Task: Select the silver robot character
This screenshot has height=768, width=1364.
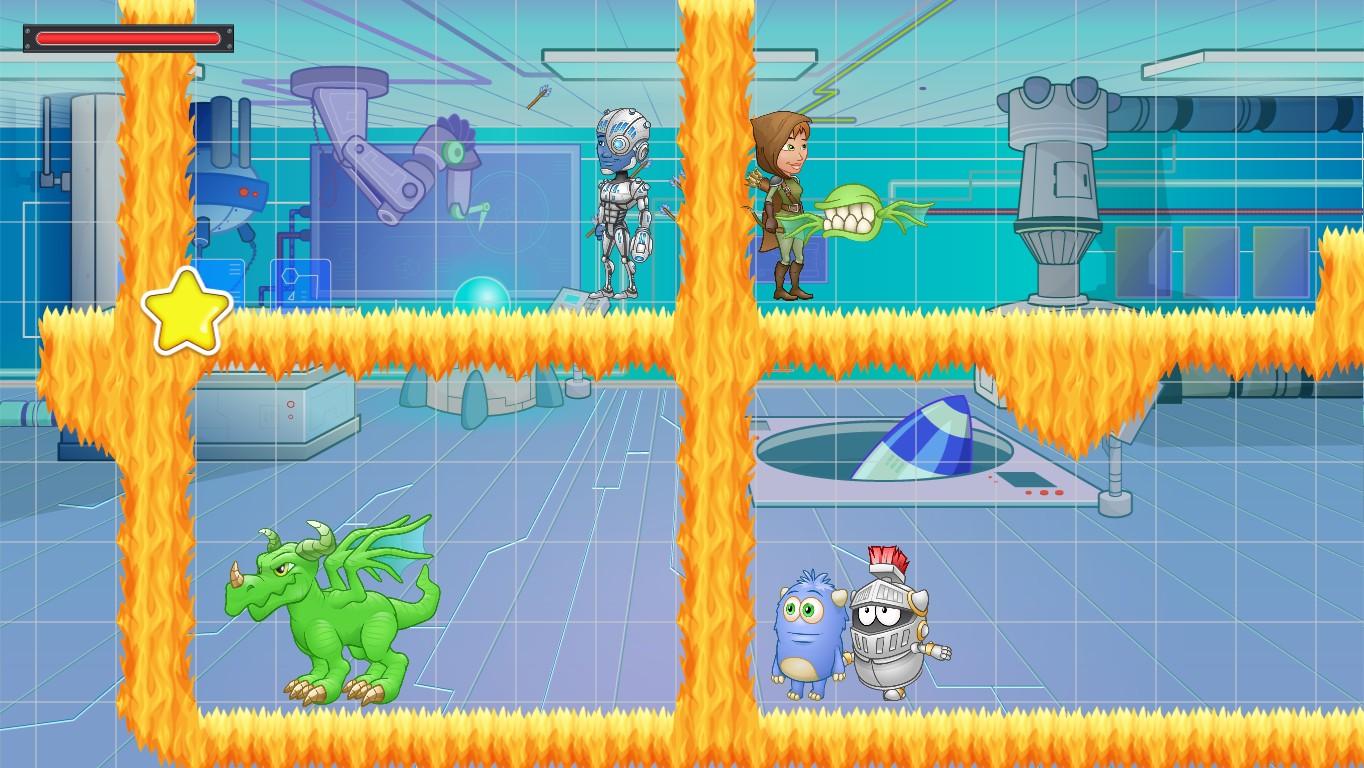Action: 622,200
